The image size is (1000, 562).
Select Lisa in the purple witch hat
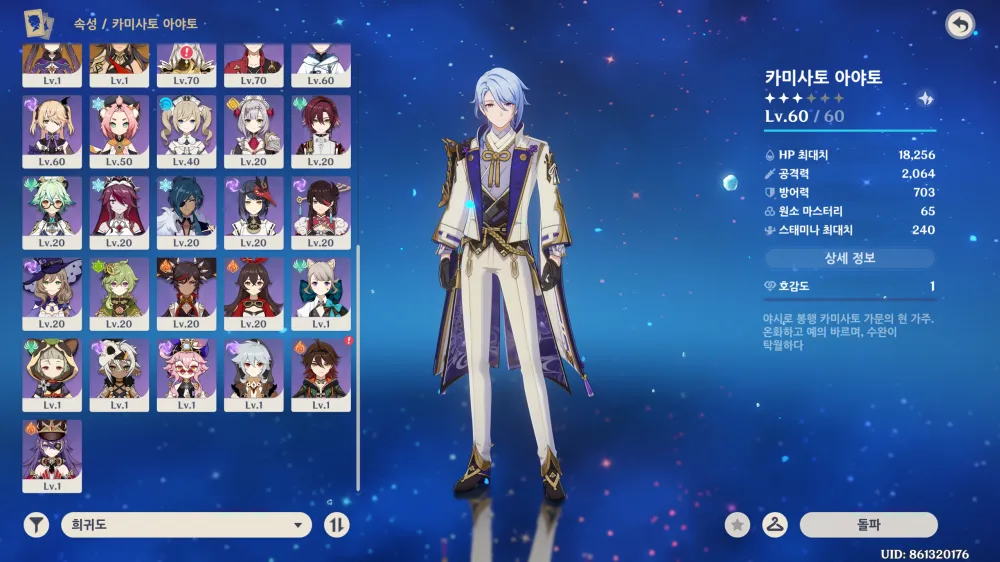pyautogui.click(x=52, y=293)
